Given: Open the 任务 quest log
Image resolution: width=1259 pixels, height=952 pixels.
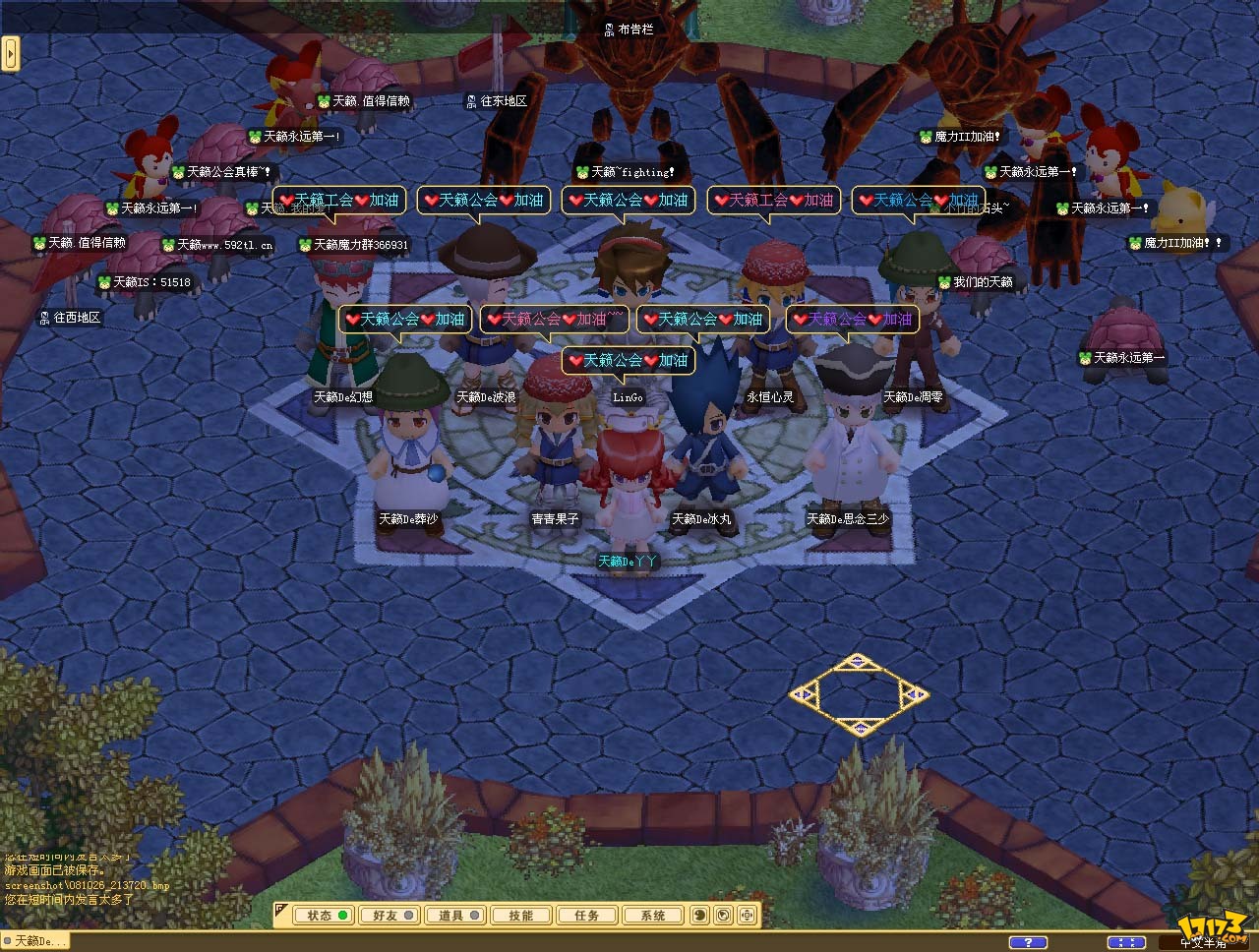Looking at the screenshot, I should point(587,916).
